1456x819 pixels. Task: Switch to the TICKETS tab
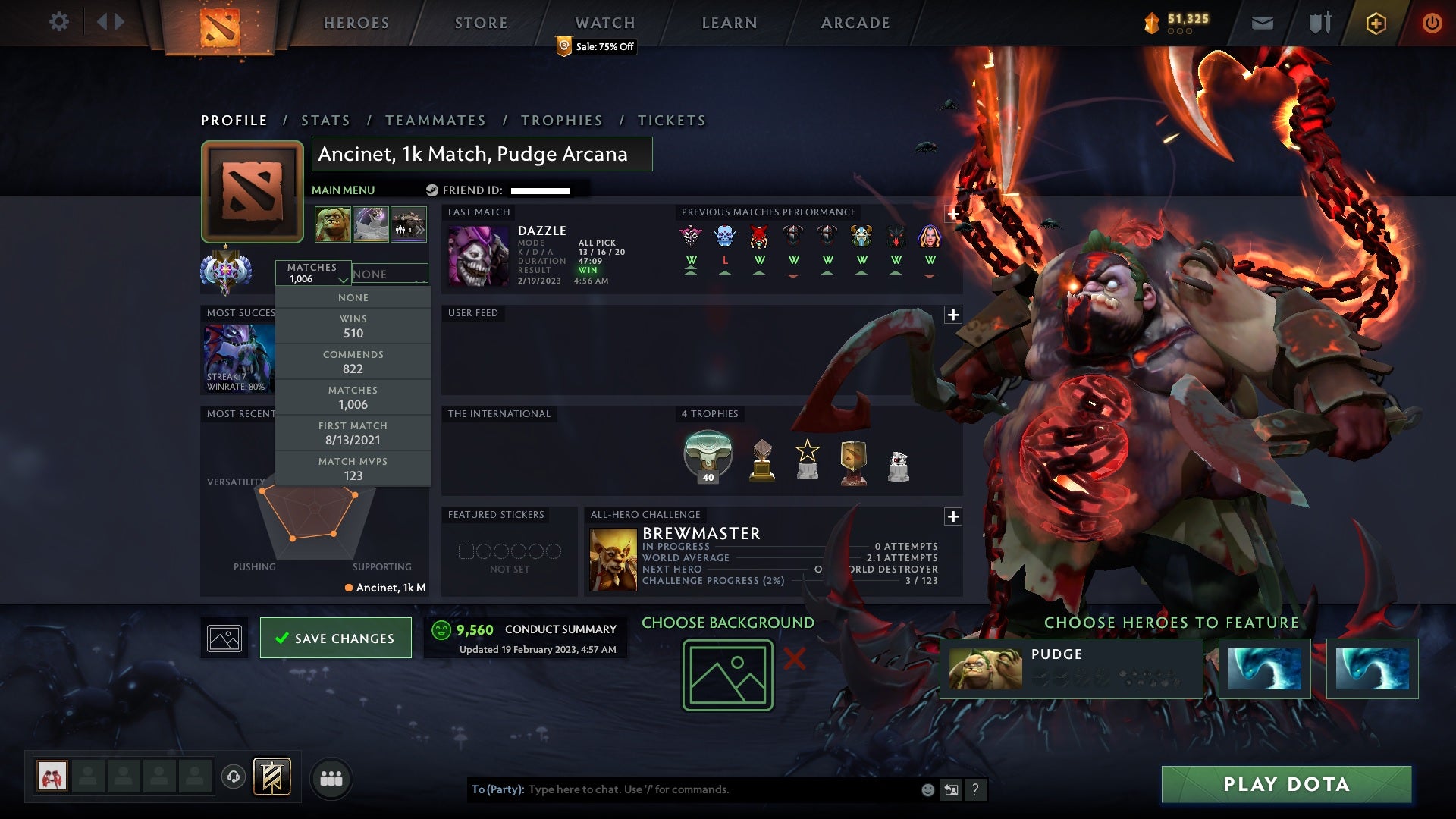(x=672, y=120)
